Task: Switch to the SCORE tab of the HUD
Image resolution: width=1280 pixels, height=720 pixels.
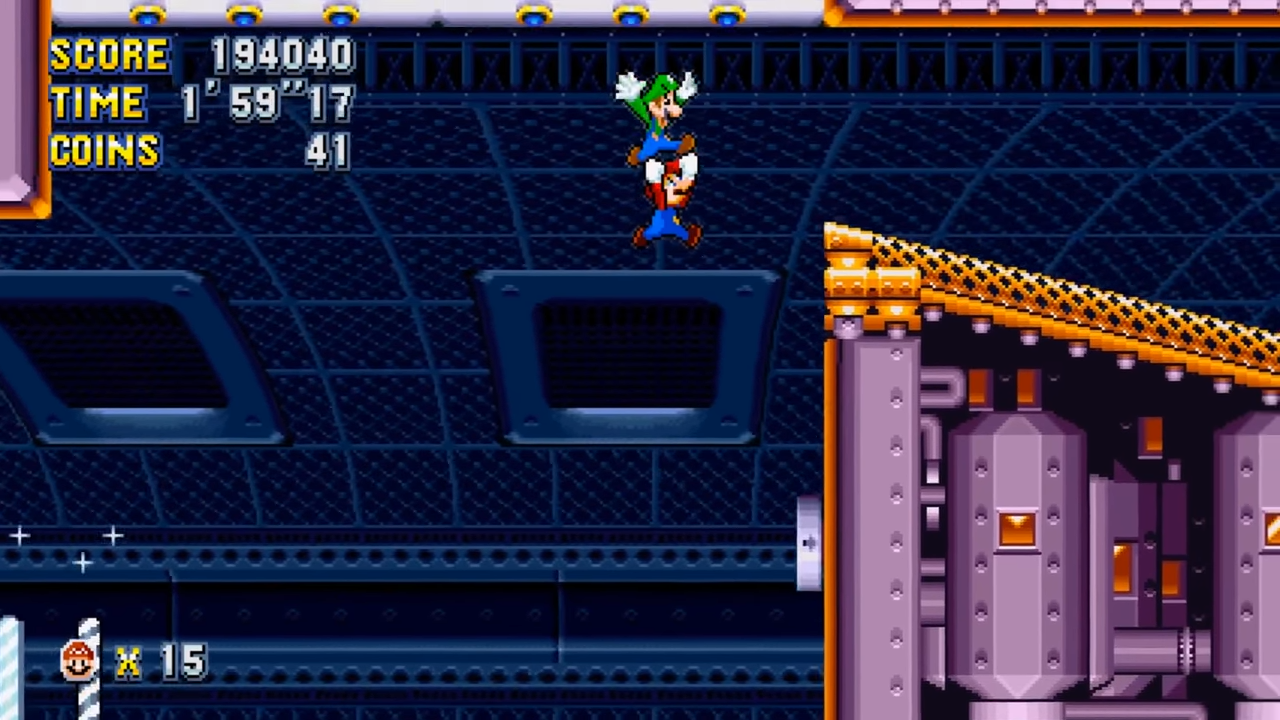Action: [x=110, y=55]
